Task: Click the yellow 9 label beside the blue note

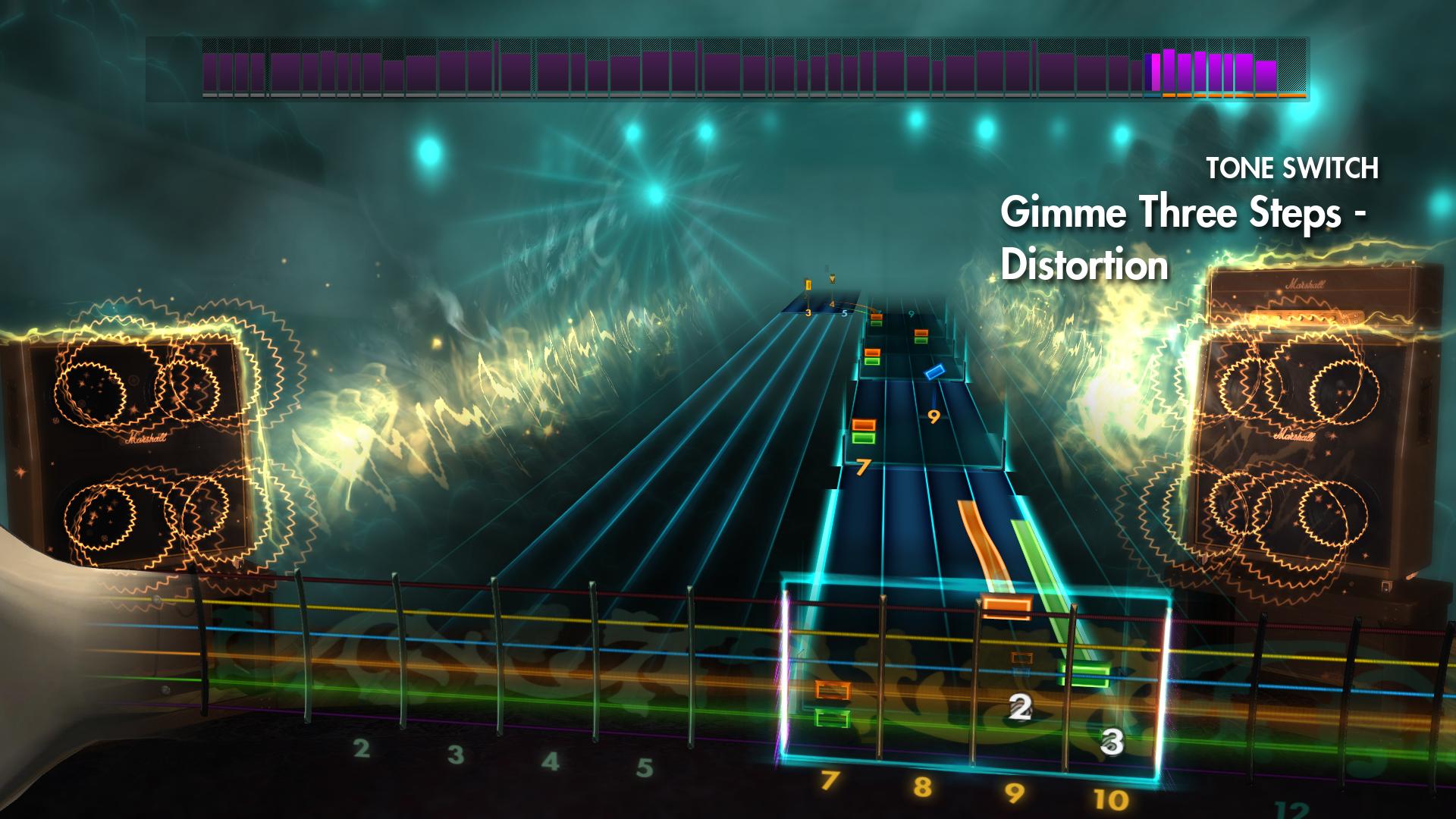Action: 933,416
